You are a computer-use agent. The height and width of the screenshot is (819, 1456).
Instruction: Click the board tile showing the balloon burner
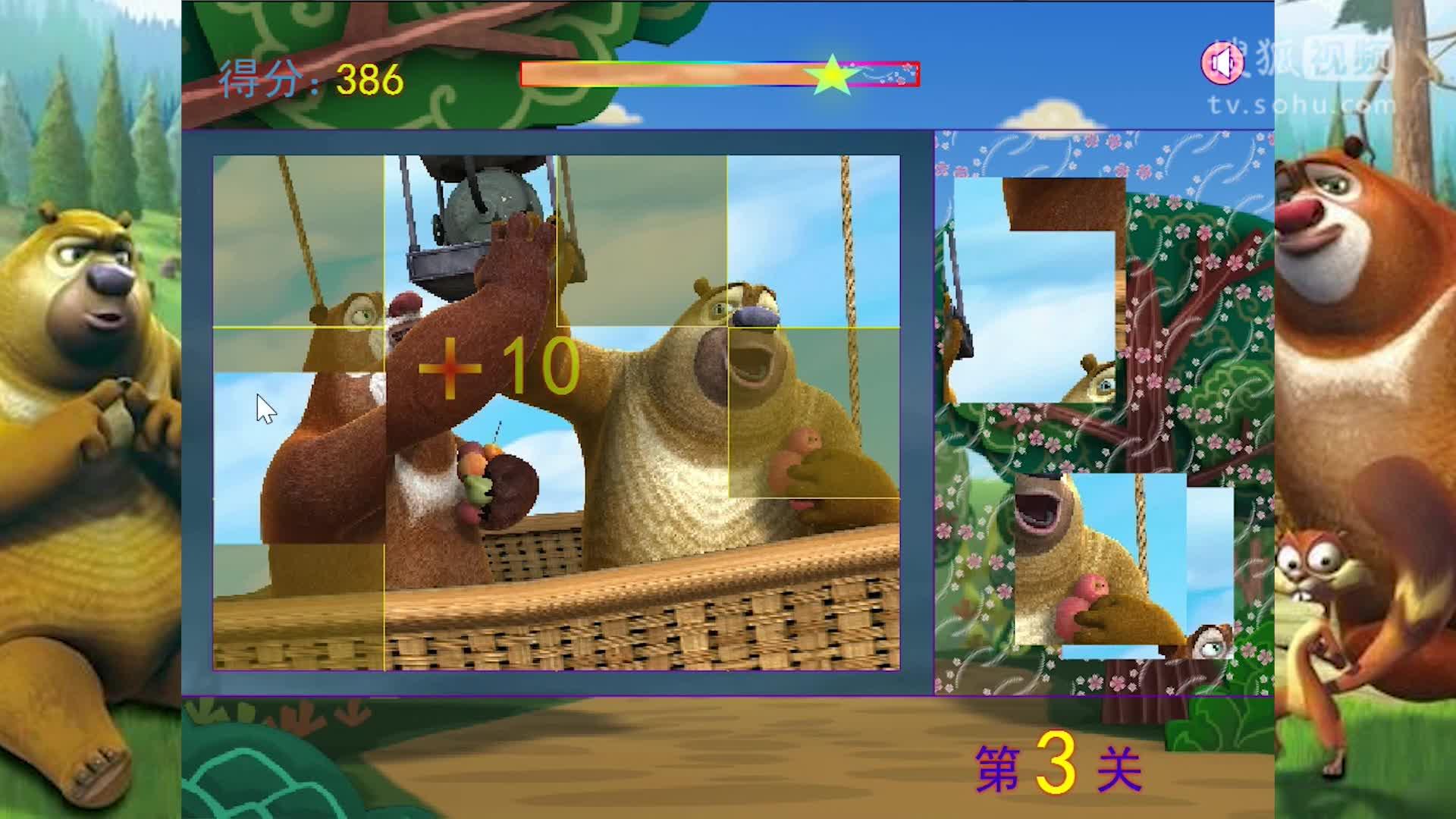coord(470,241)
